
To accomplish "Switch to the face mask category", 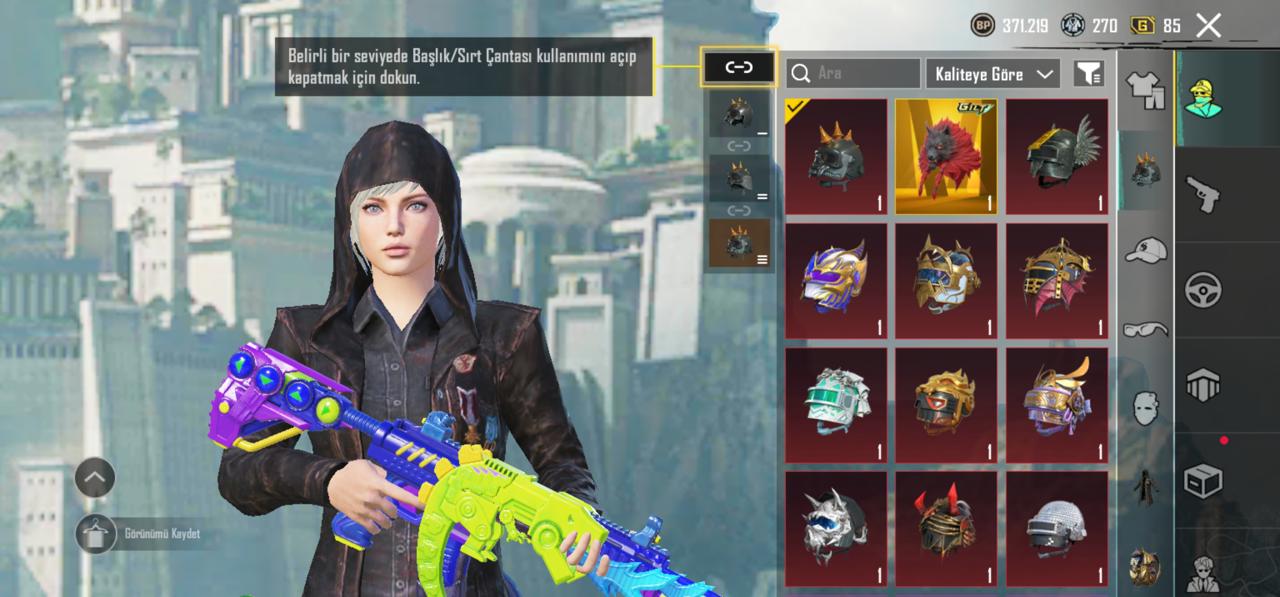I will point(1145,408).
